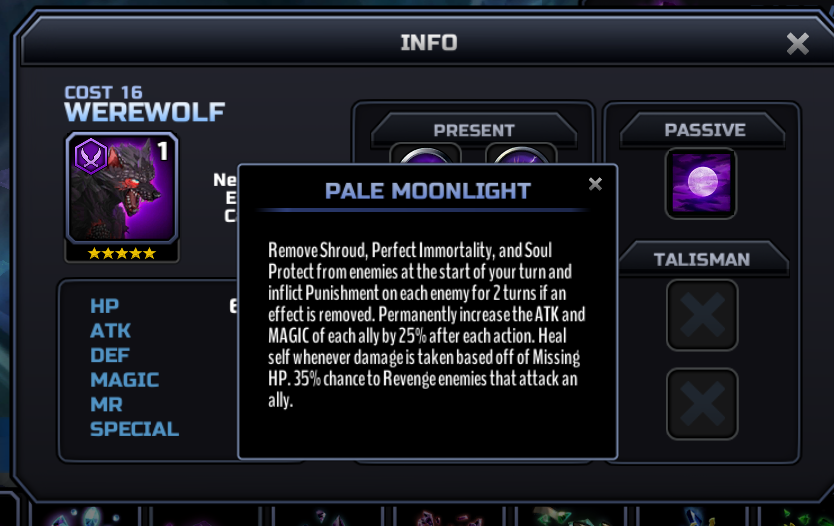The height and width of the screenshot is (526, 834).
Task: Dismiss the Pale Moonlight tooltip
Action: click(595, 184)
